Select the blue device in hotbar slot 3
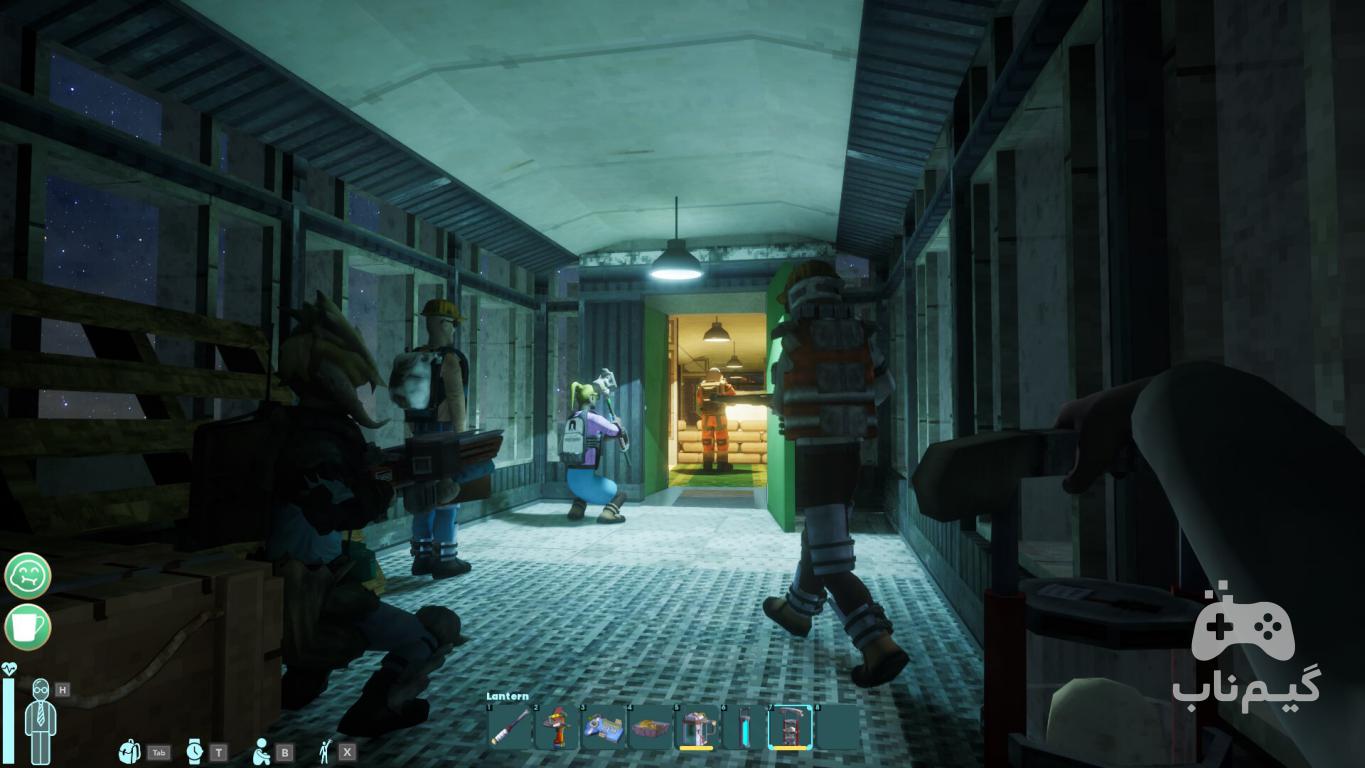This screenshot has height=768, width=1365. coord(604,727)
